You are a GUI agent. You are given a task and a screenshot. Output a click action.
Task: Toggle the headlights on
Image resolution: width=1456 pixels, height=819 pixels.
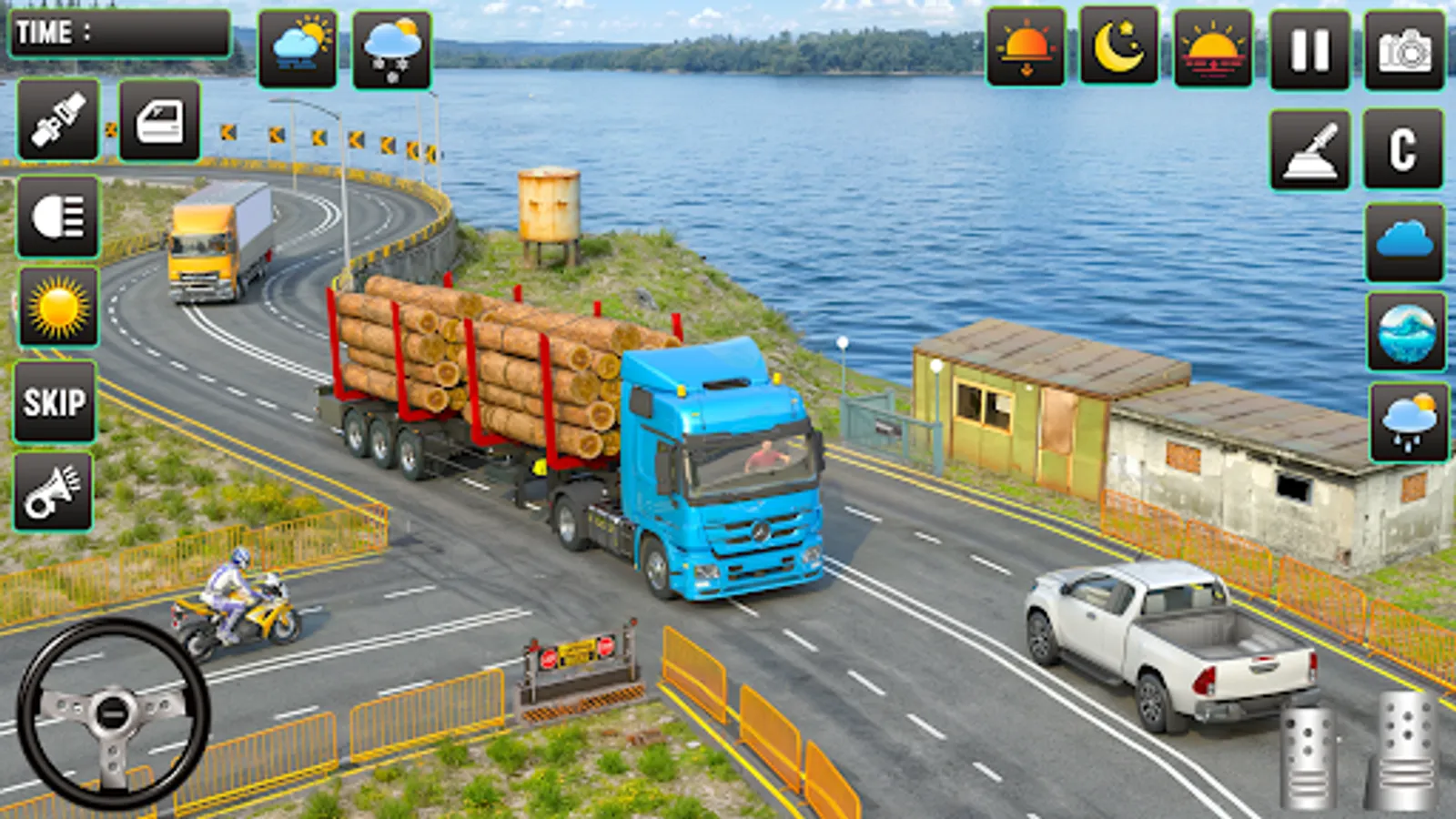point(56,218)
